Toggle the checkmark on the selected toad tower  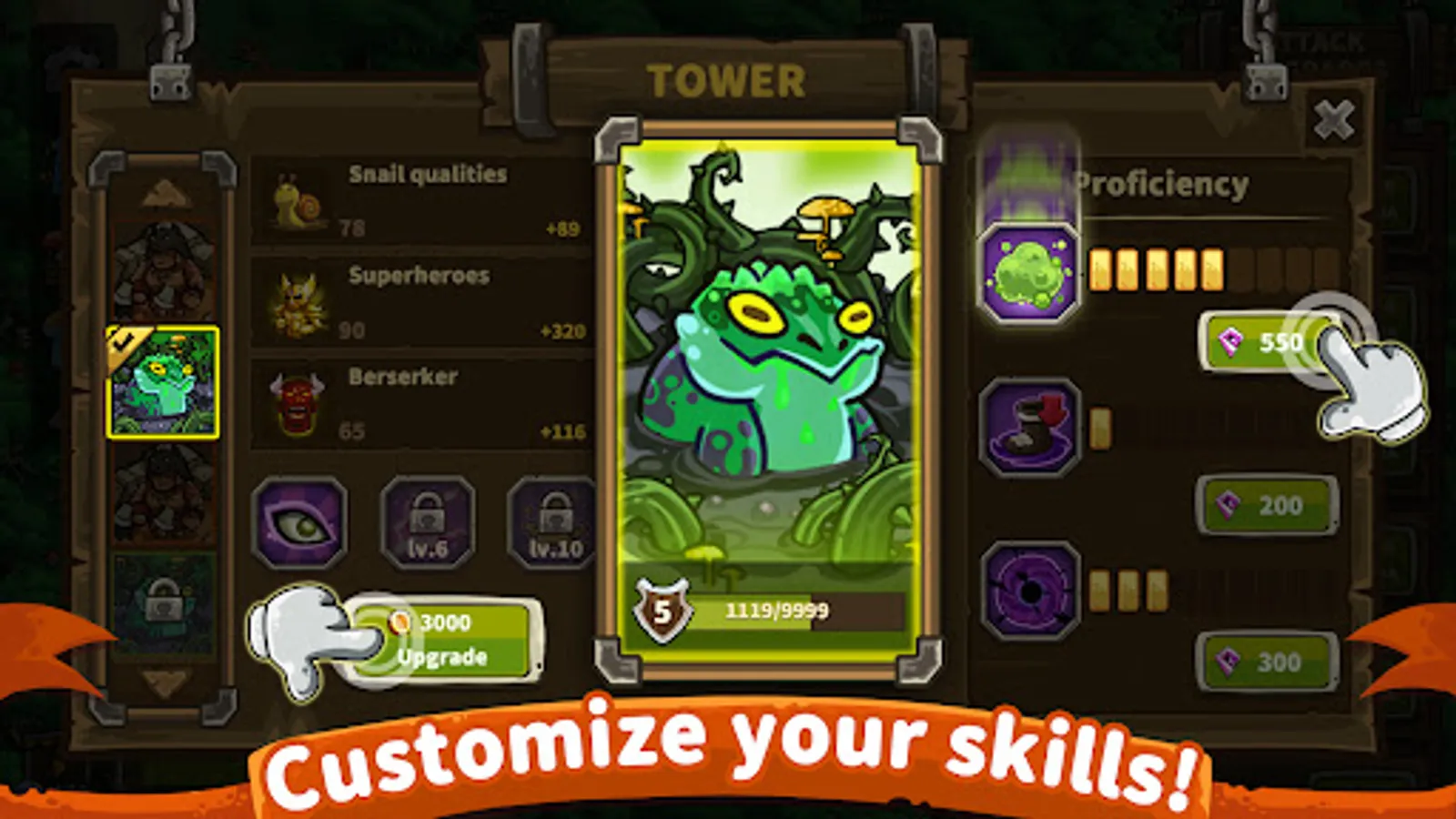point(124,341)
